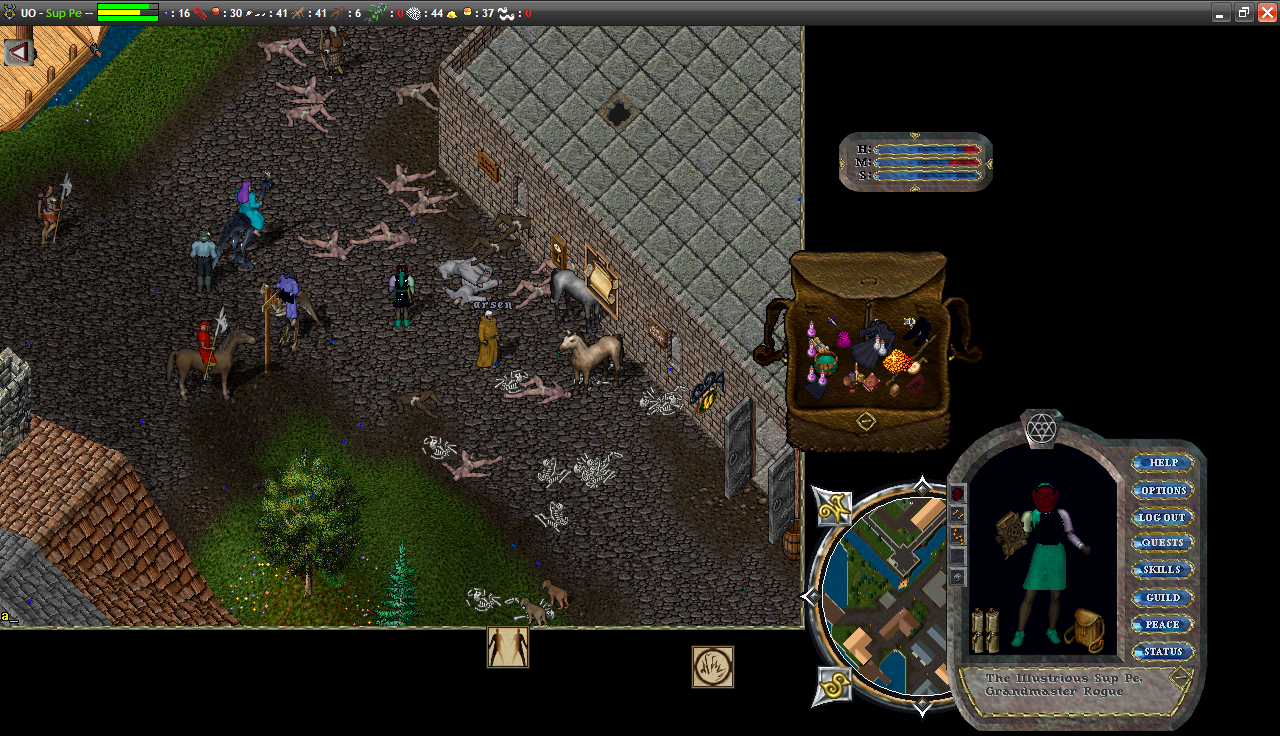Open the character Status window

coord(1163,651)
